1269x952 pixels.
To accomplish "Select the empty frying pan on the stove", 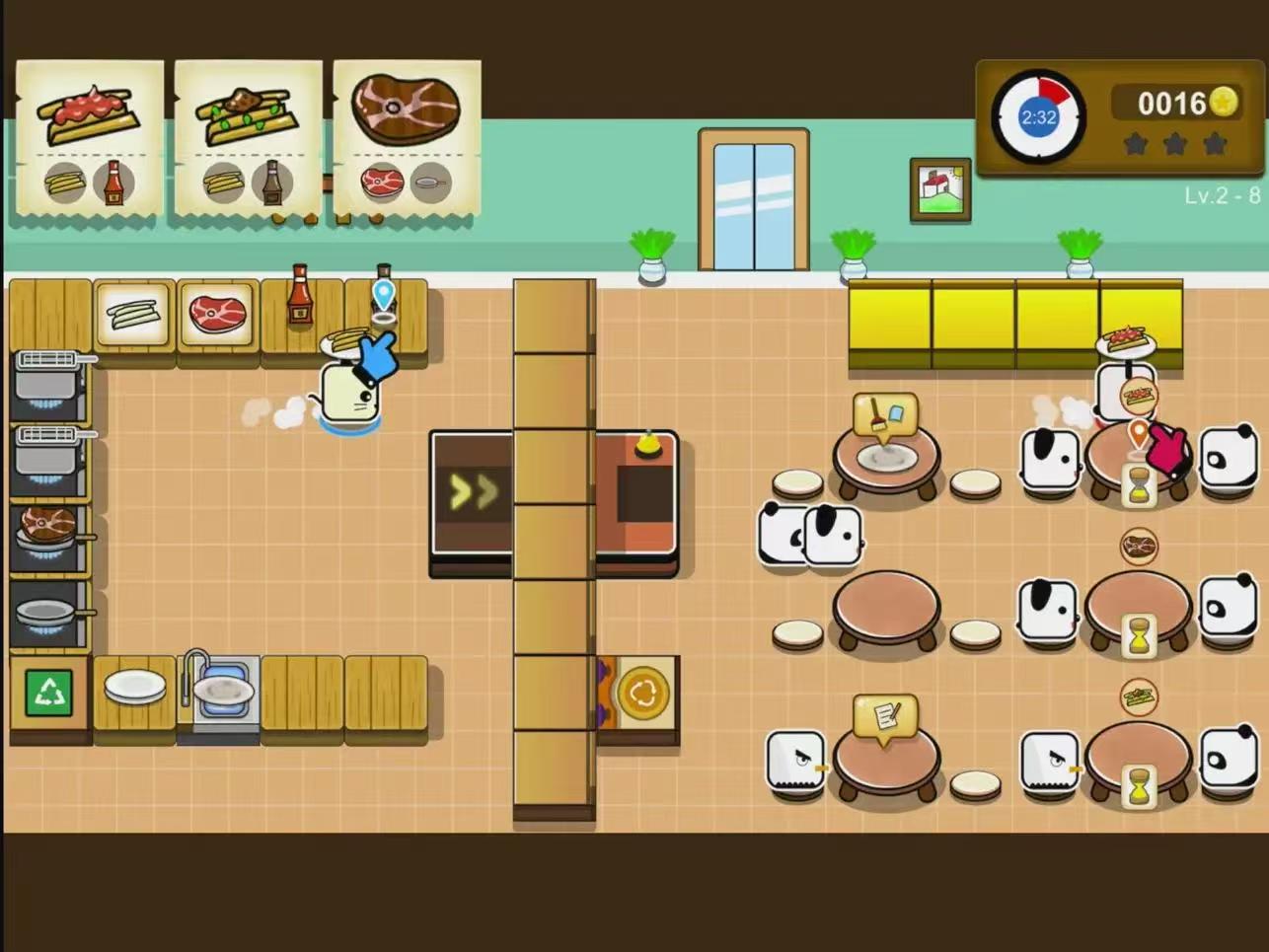I will click(47, 609).
